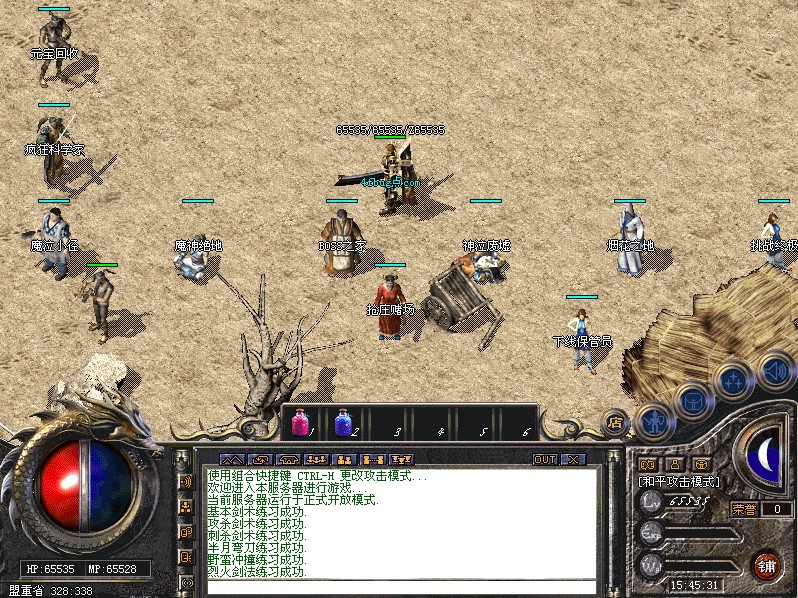
Task: Use the red potion in belt slot 1
Action: pos(300,422)
